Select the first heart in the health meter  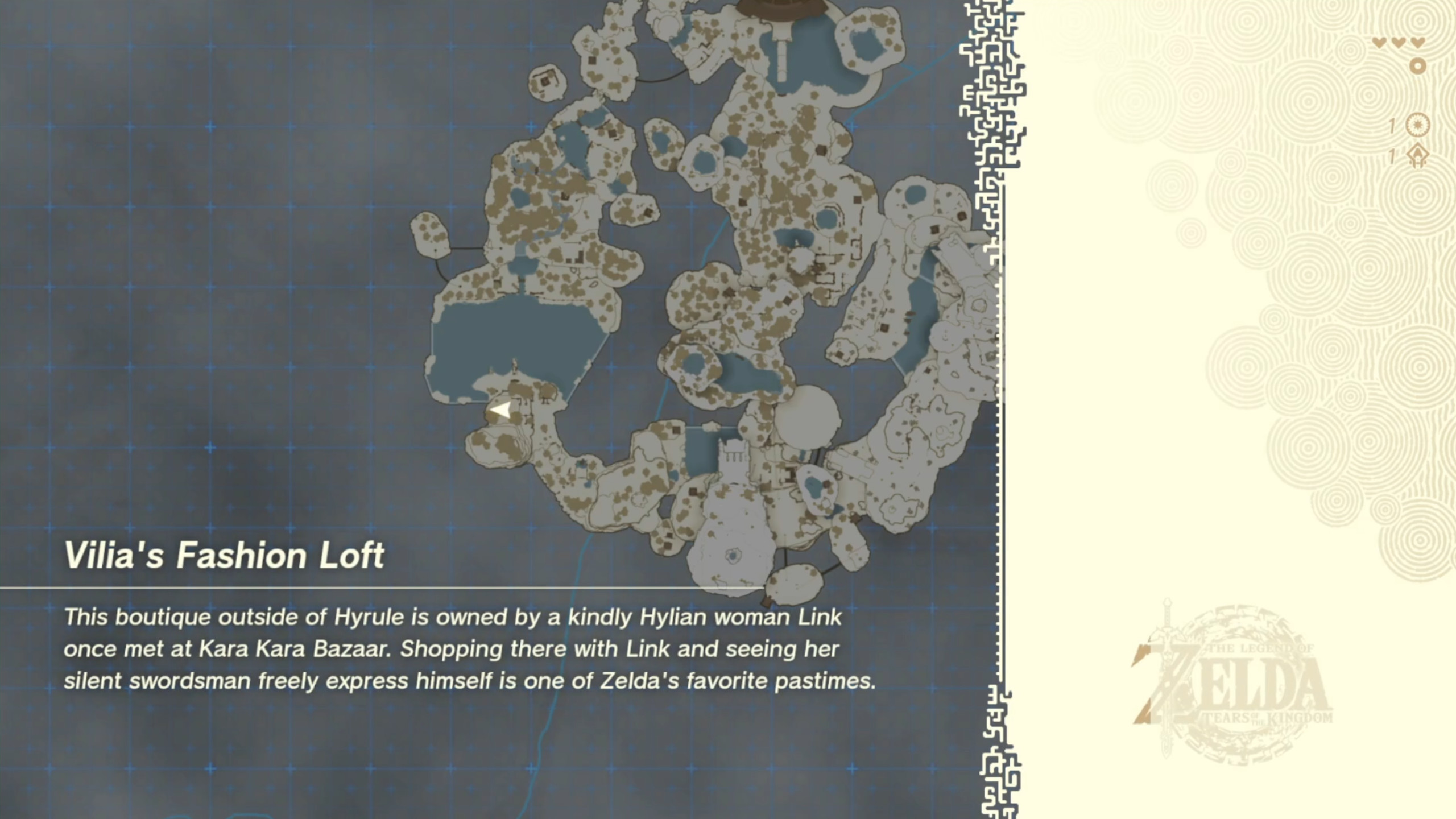[x=1379, y=42]
